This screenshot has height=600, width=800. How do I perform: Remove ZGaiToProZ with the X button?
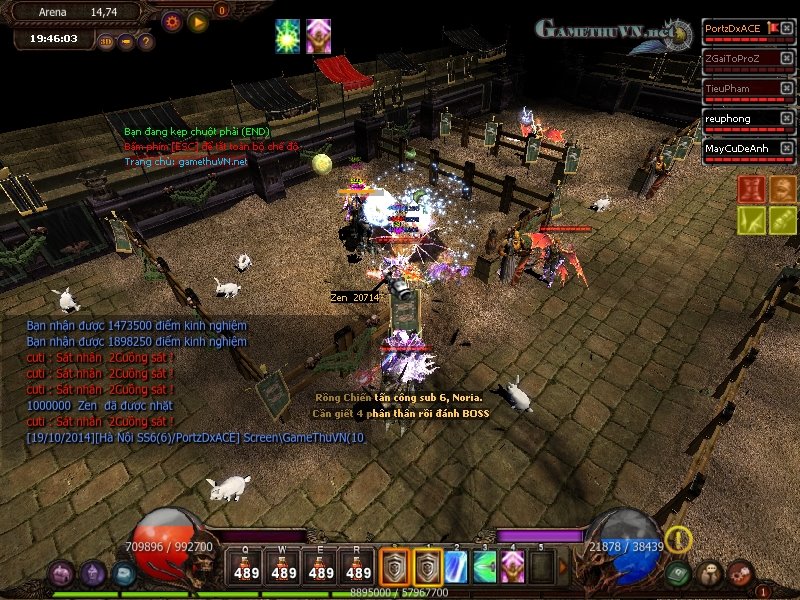tap(789, 59)
